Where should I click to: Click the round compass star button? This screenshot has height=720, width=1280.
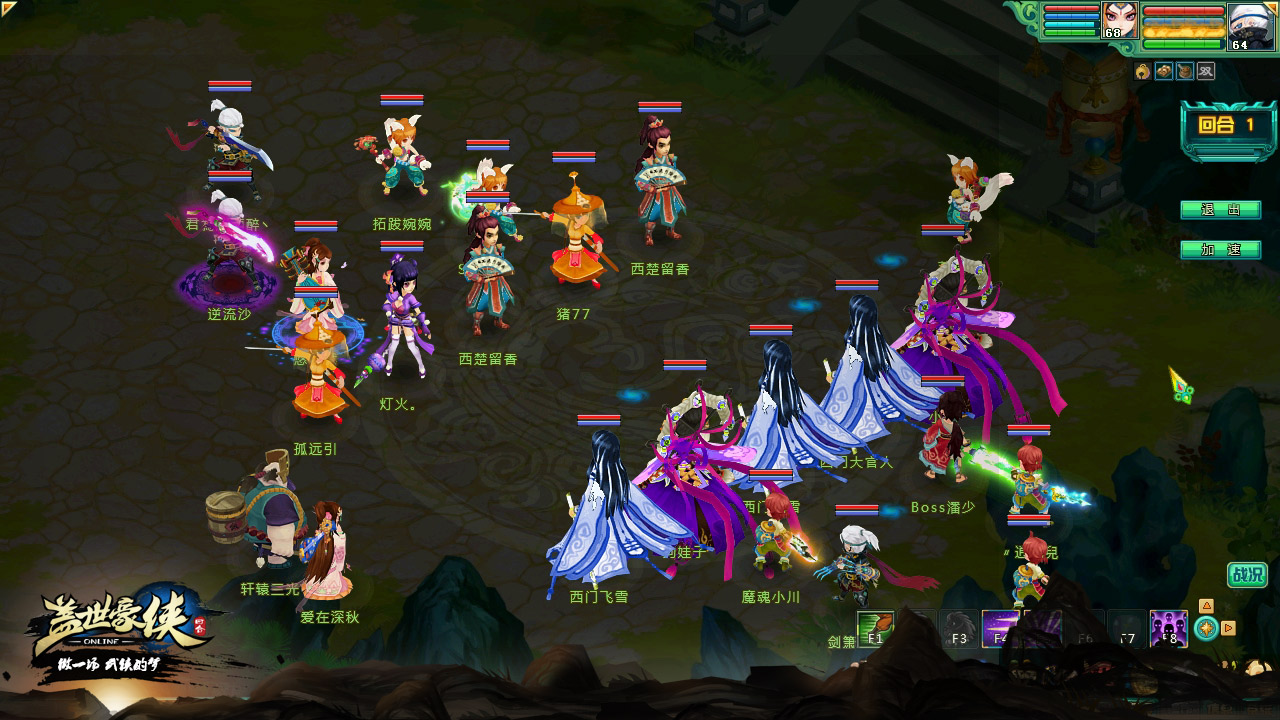1206,628
